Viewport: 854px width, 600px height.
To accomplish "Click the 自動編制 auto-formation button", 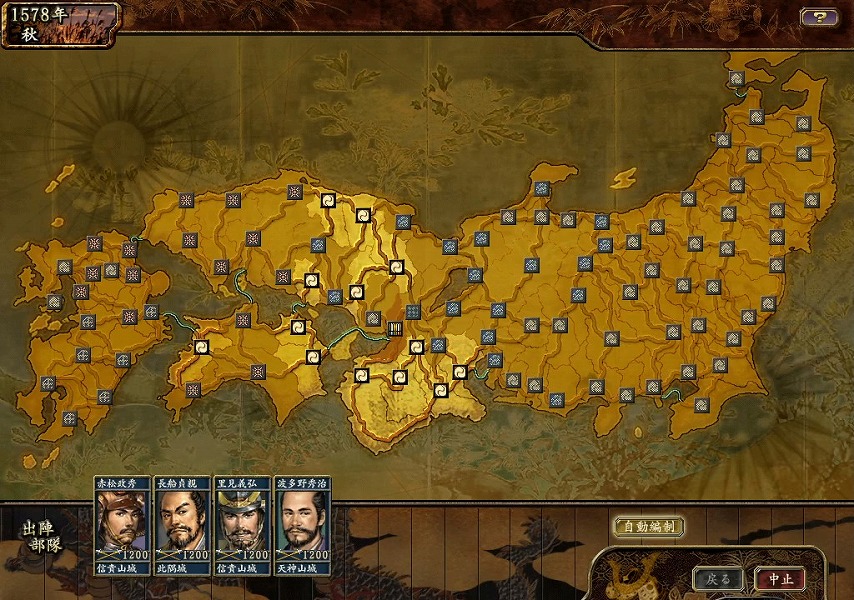I will [x=648, y=527].
